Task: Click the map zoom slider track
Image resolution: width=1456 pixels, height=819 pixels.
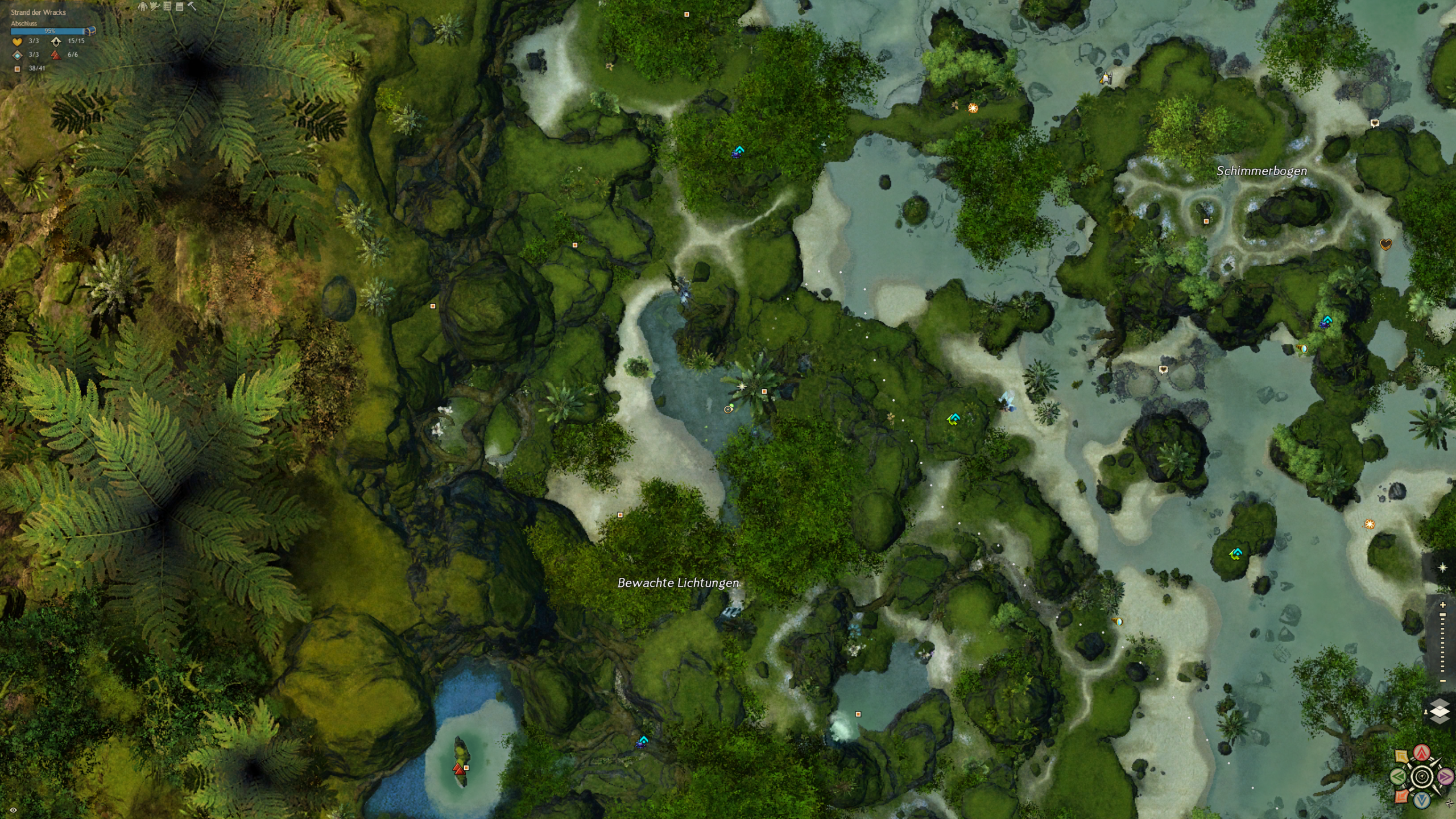Action: coord(1442,643)
